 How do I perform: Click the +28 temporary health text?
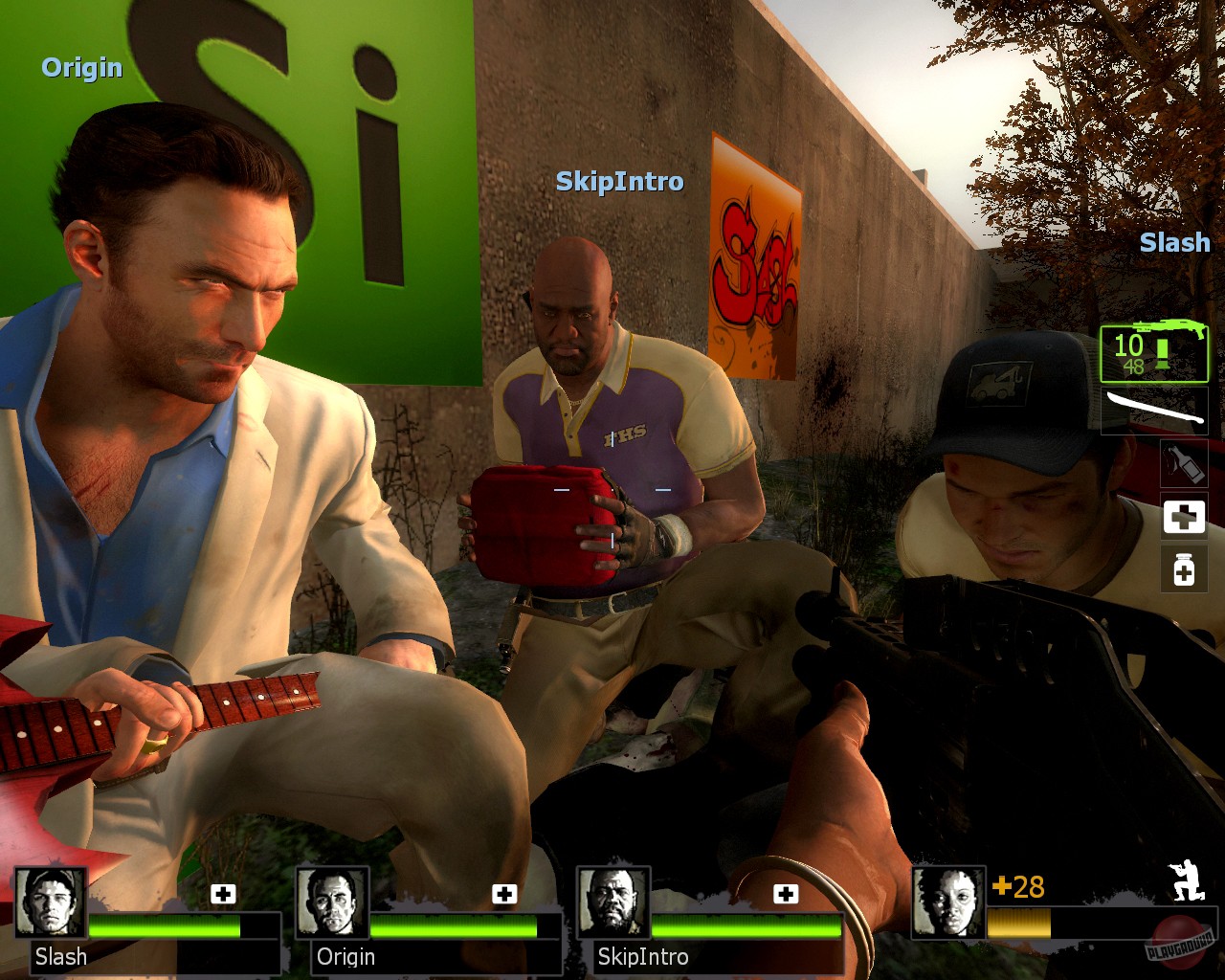pos(1017,887)
